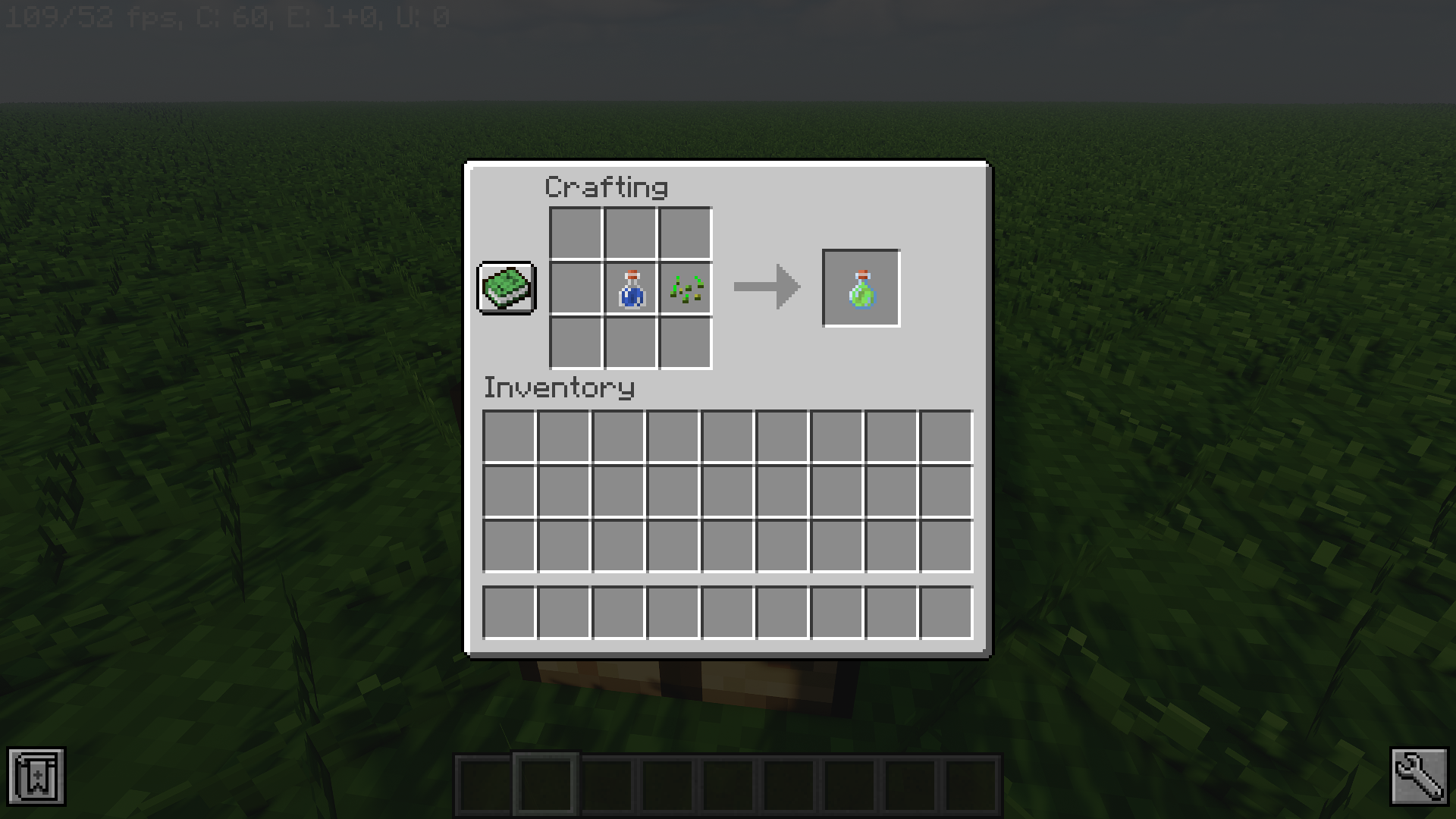Click the Crafting title area

(x=607, y=187)
